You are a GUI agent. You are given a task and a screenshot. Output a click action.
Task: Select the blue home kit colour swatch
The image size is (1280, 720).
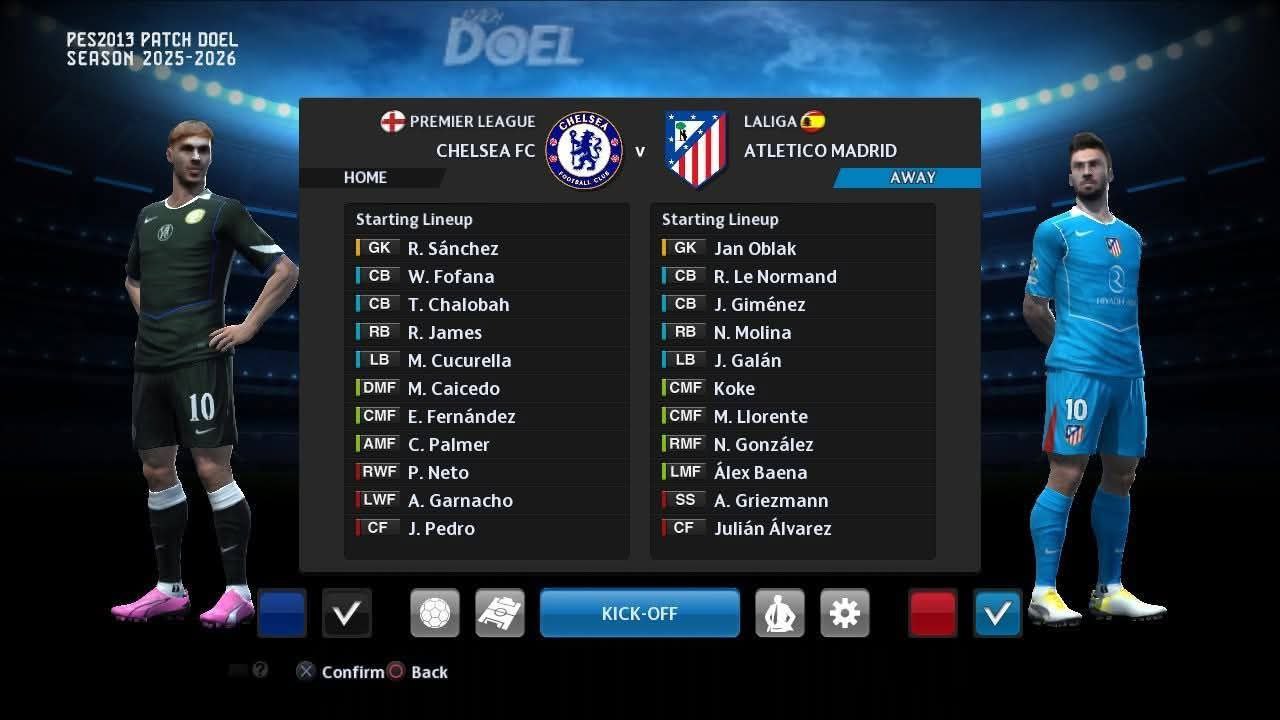click(x=282, y=613)
